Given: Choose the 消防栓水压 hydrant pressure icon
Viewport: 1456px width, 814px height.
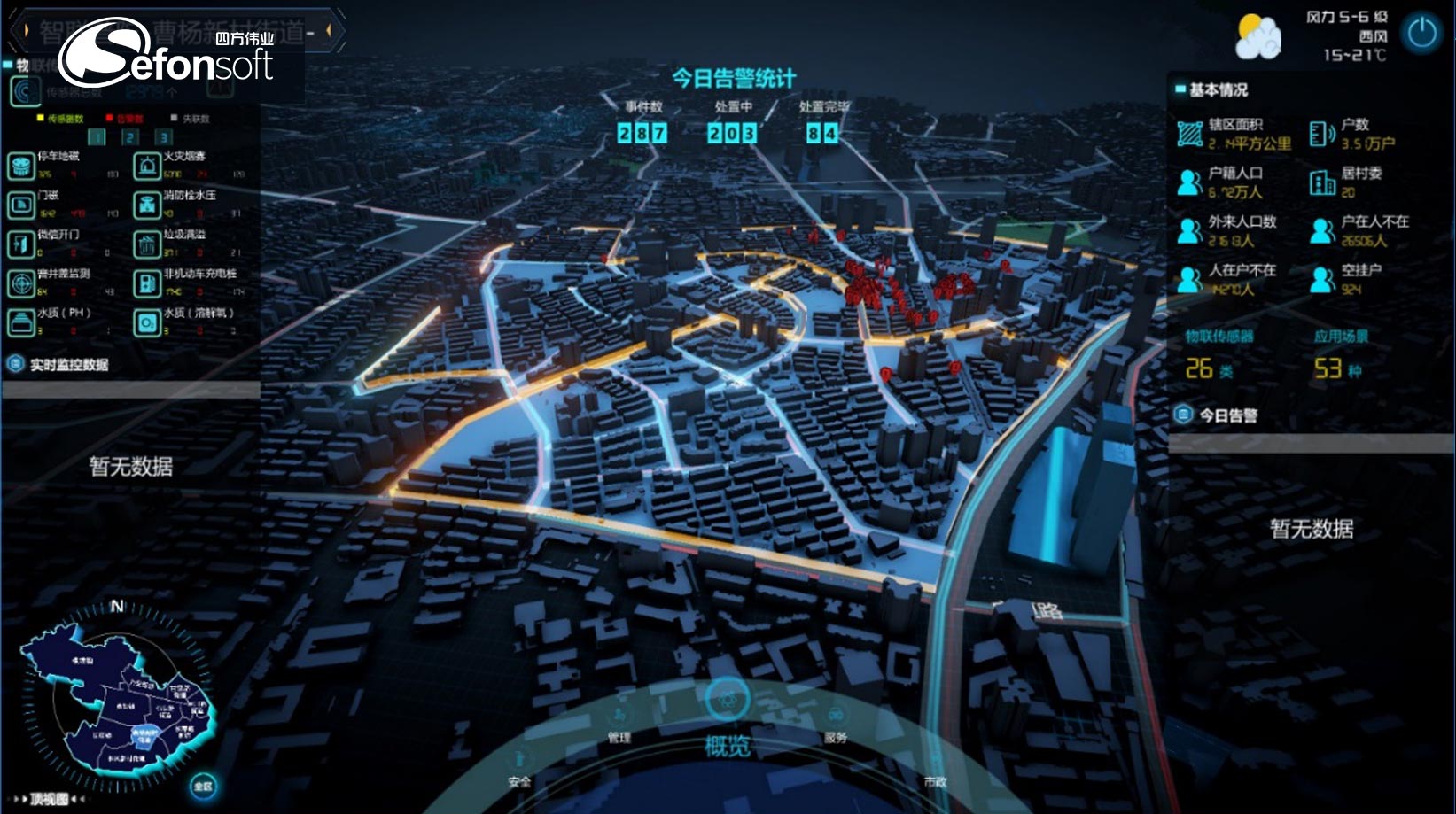Looking at the screenshot, I should tap(146, 205).
